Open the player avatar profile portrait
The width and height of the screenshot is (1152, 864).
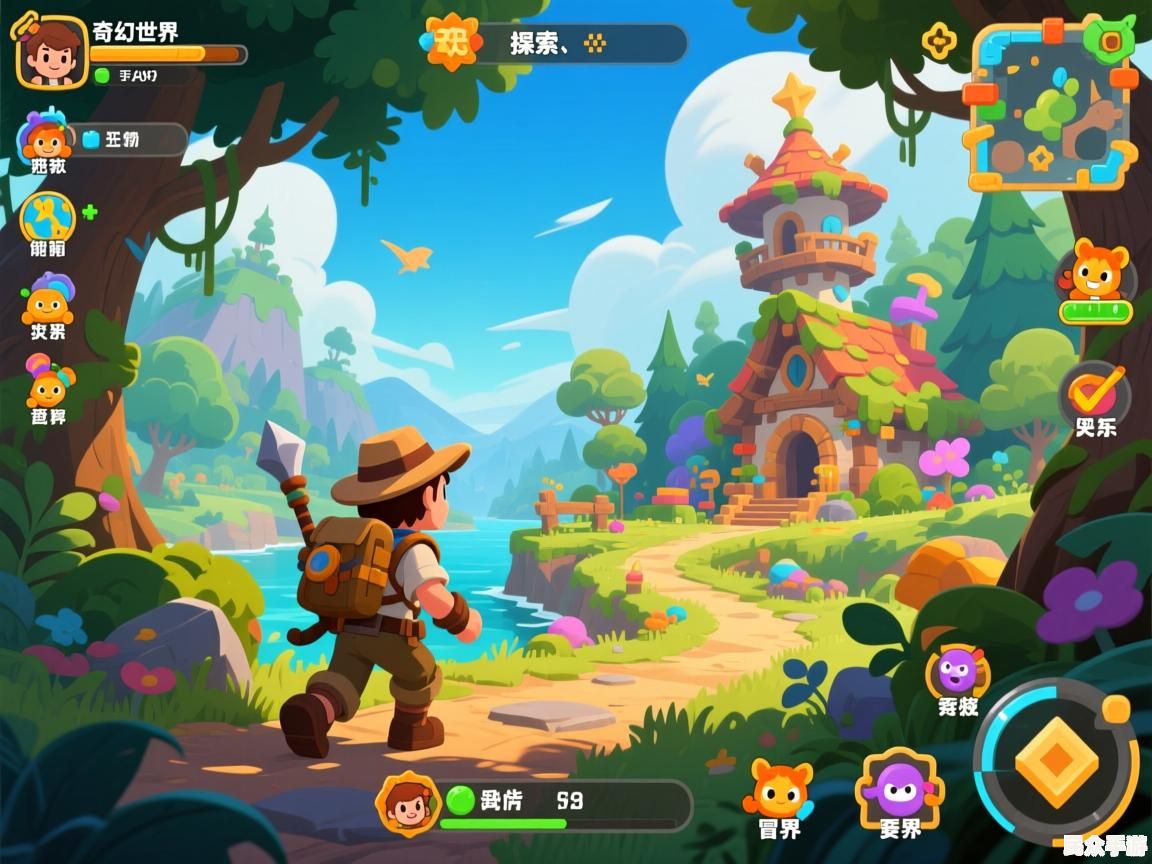point(52,51)
